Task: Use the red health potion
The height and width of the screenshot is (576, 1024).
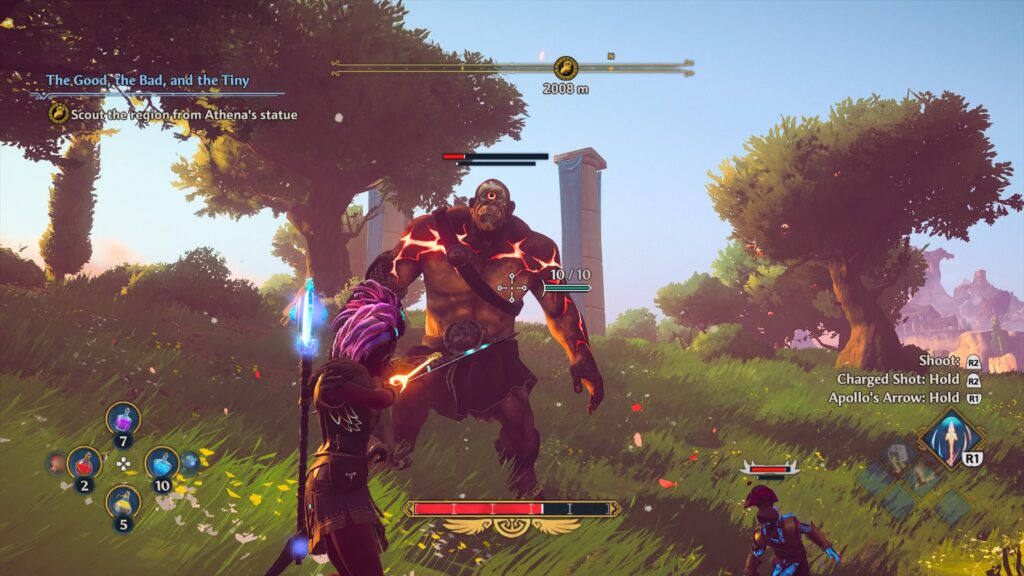Action: (x=84, y=462)
